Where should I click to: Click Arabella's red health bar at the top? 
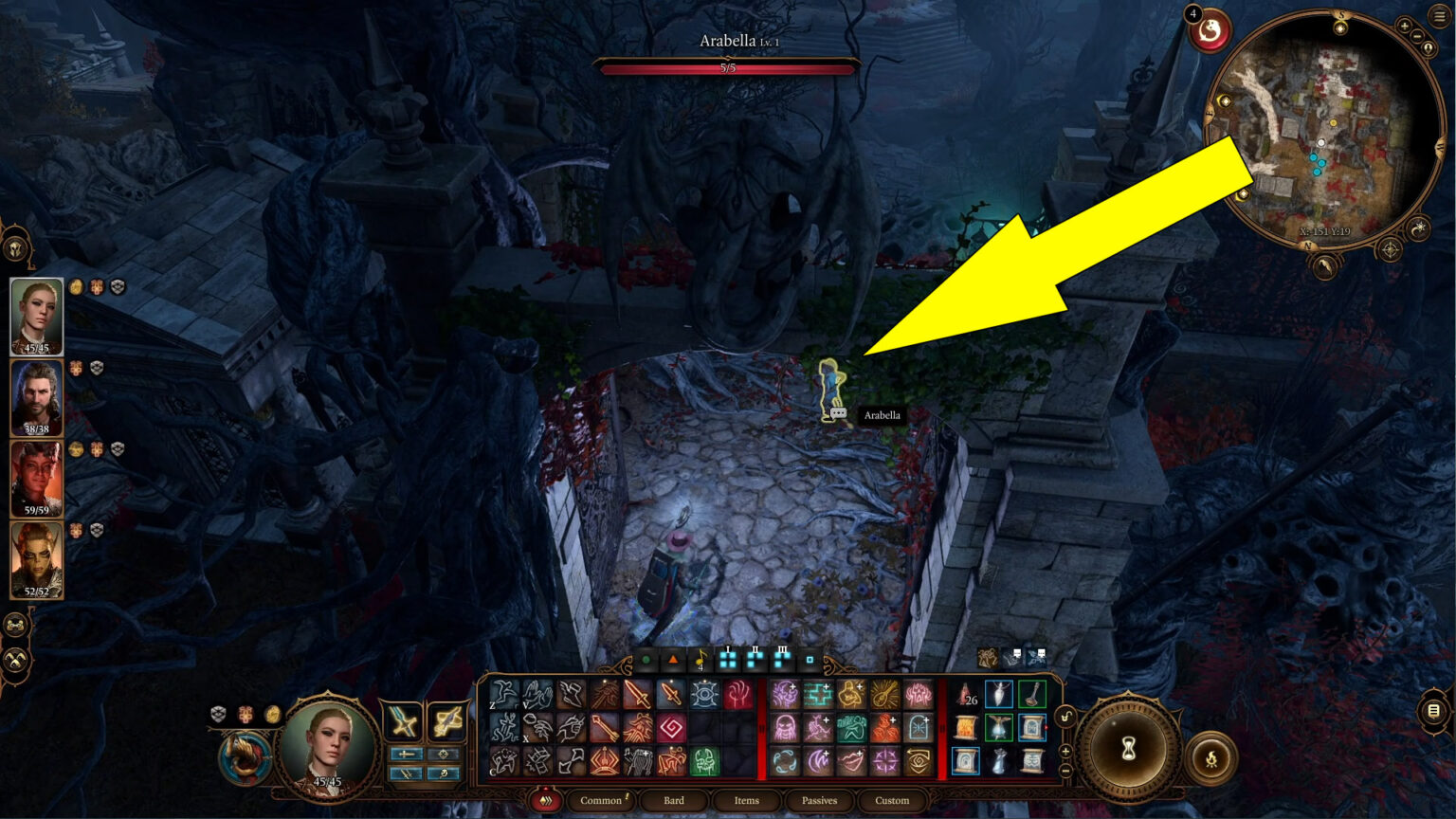pos(730,68)
